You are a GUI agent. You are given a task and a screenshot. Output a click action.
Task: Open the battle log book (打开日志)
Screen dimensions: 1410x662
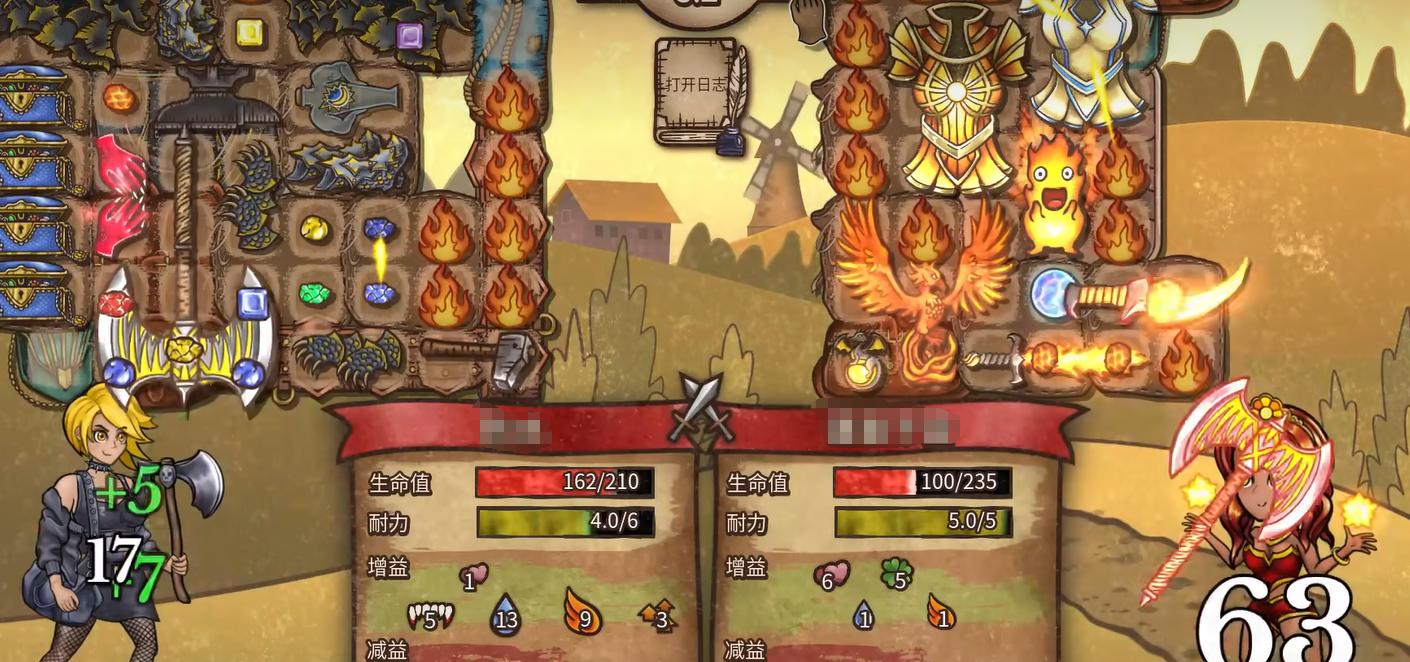coord(697,88)
